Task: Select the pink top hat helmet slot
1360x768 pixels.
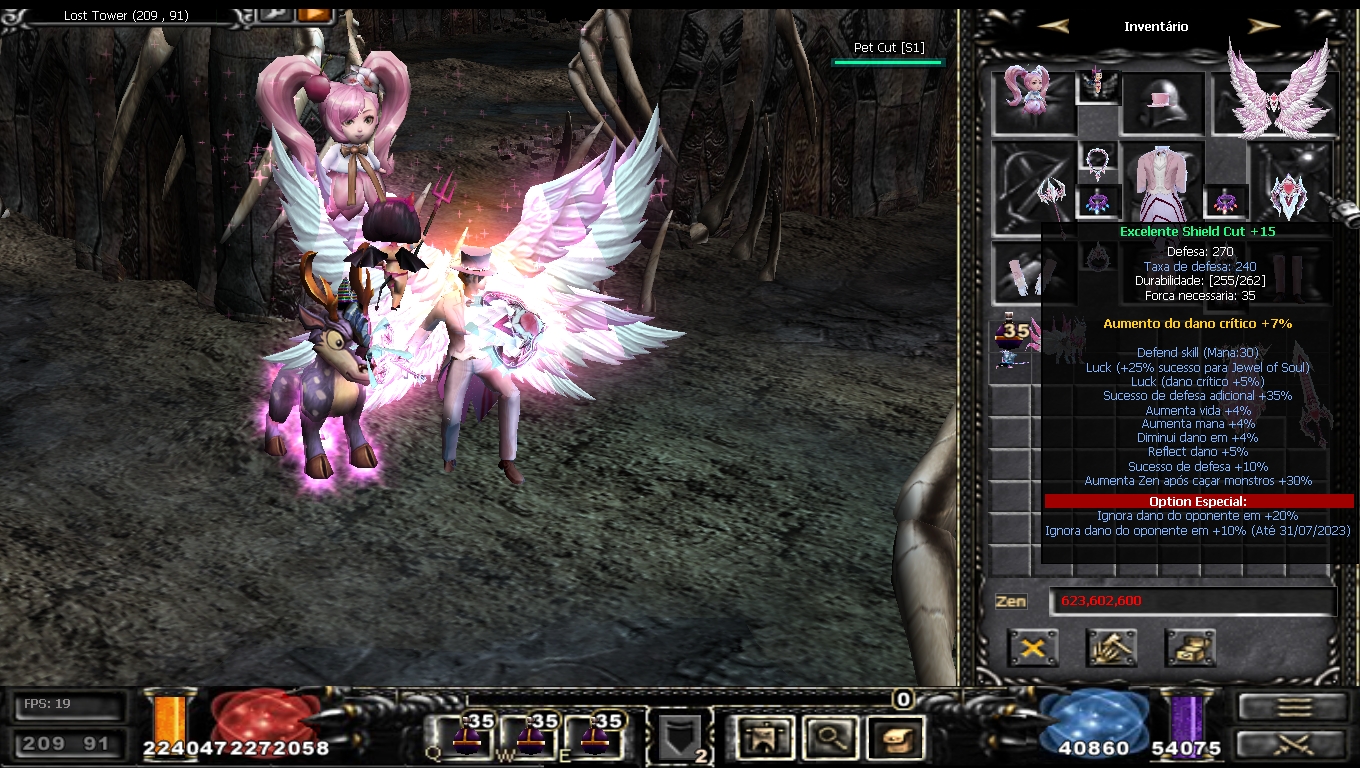Action: coord(1162,102)
